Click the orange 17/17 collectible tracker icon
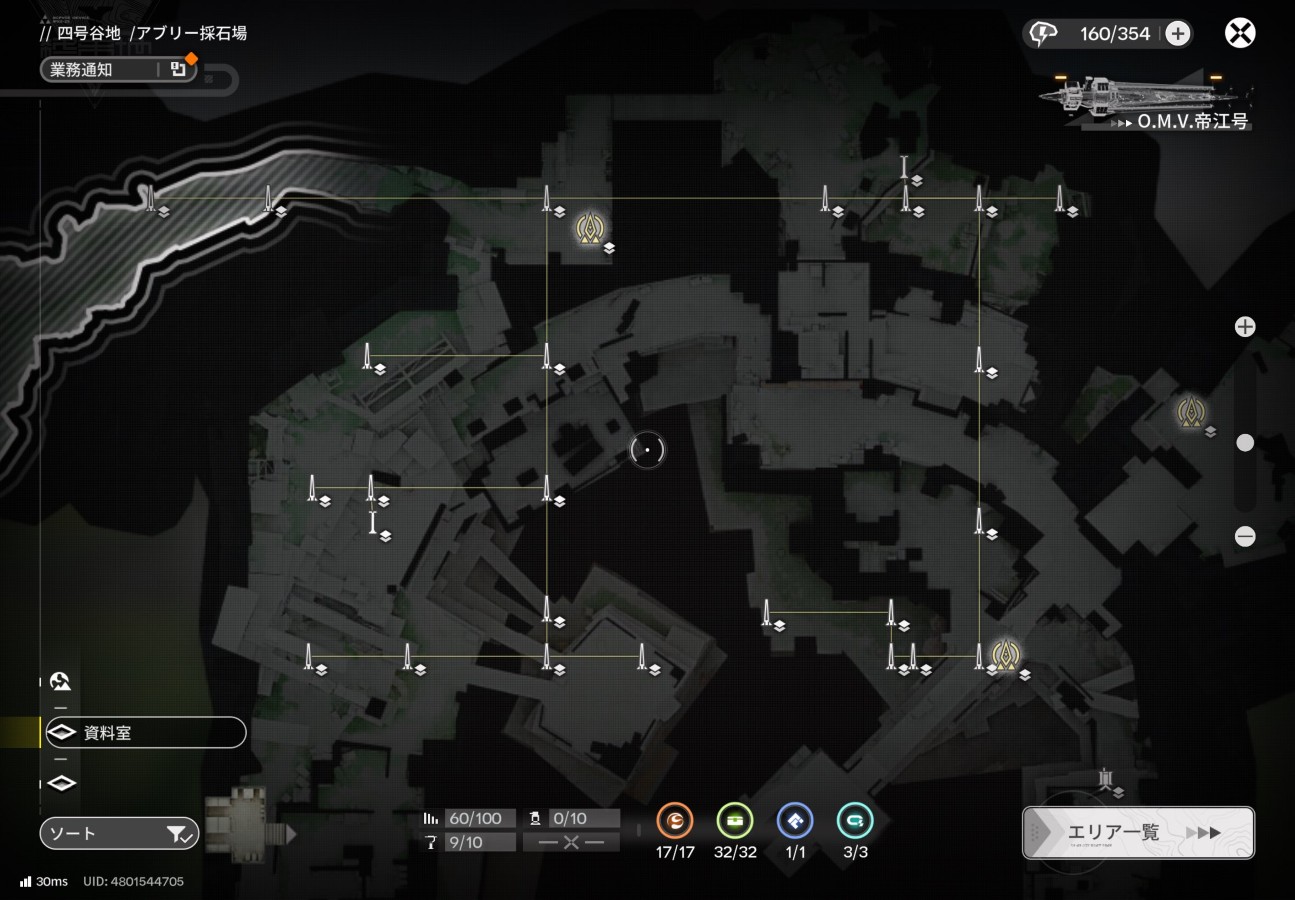The image size is (1295, 900). coord(675,822)
